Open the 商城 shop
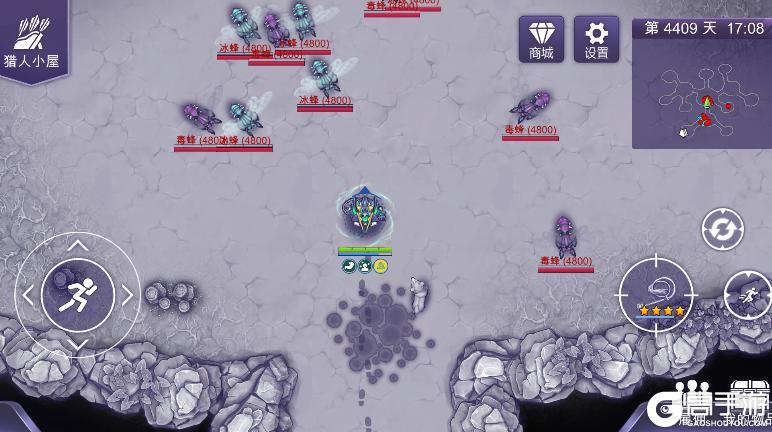This screenshot has height=432, width=772. 541,39
